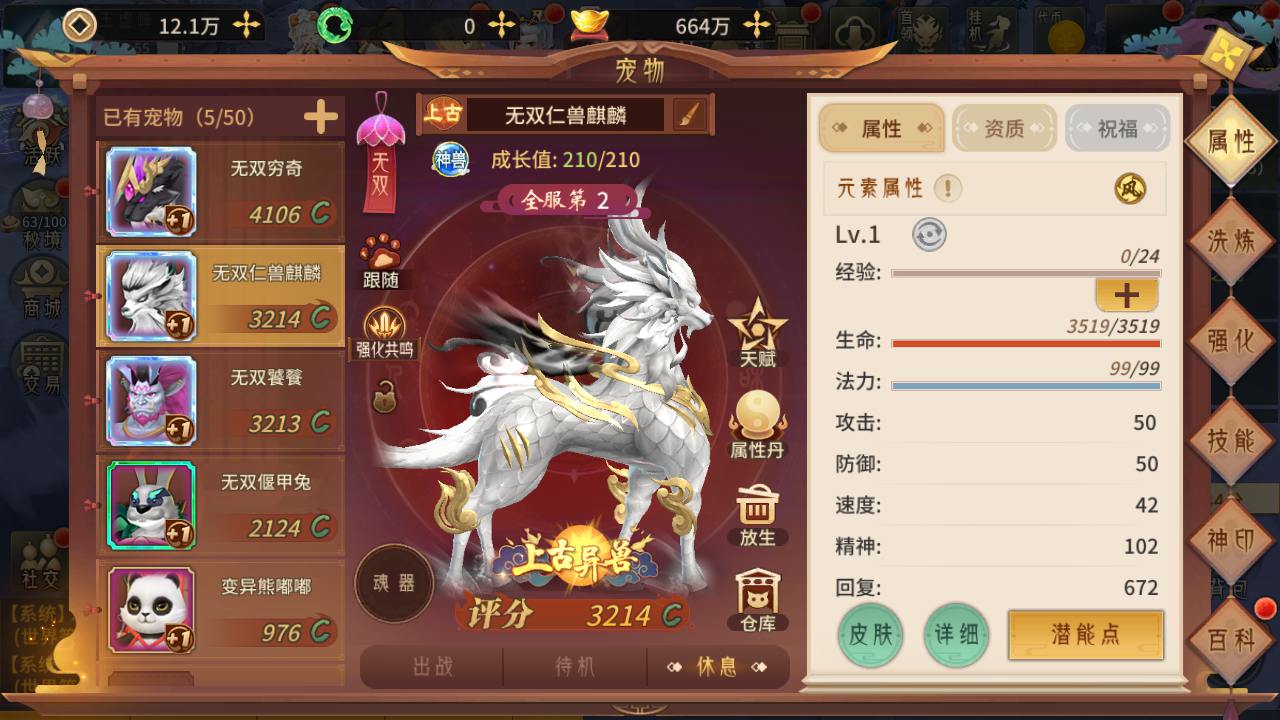Open the 仓库 pet warehouse

click(757, 599)
